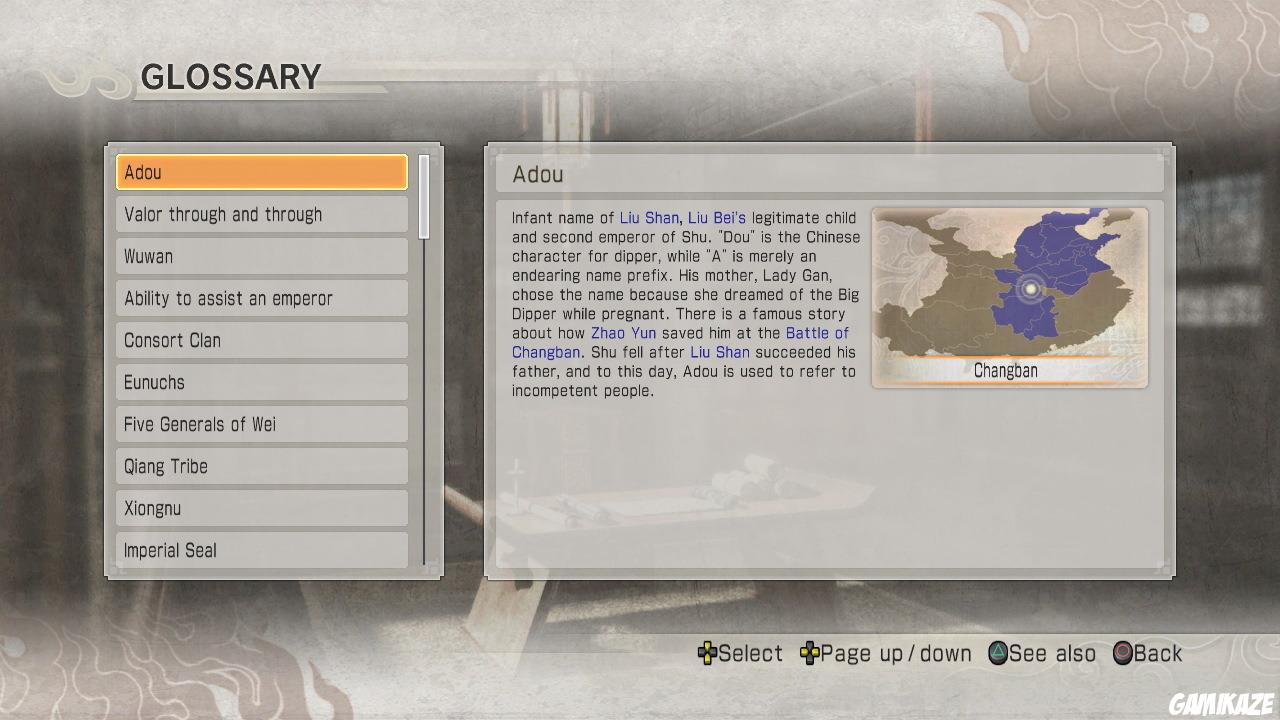This screenshot has width=1280, height=720.
Task: Select the Adou glossary entry
Action: (261, 172)
